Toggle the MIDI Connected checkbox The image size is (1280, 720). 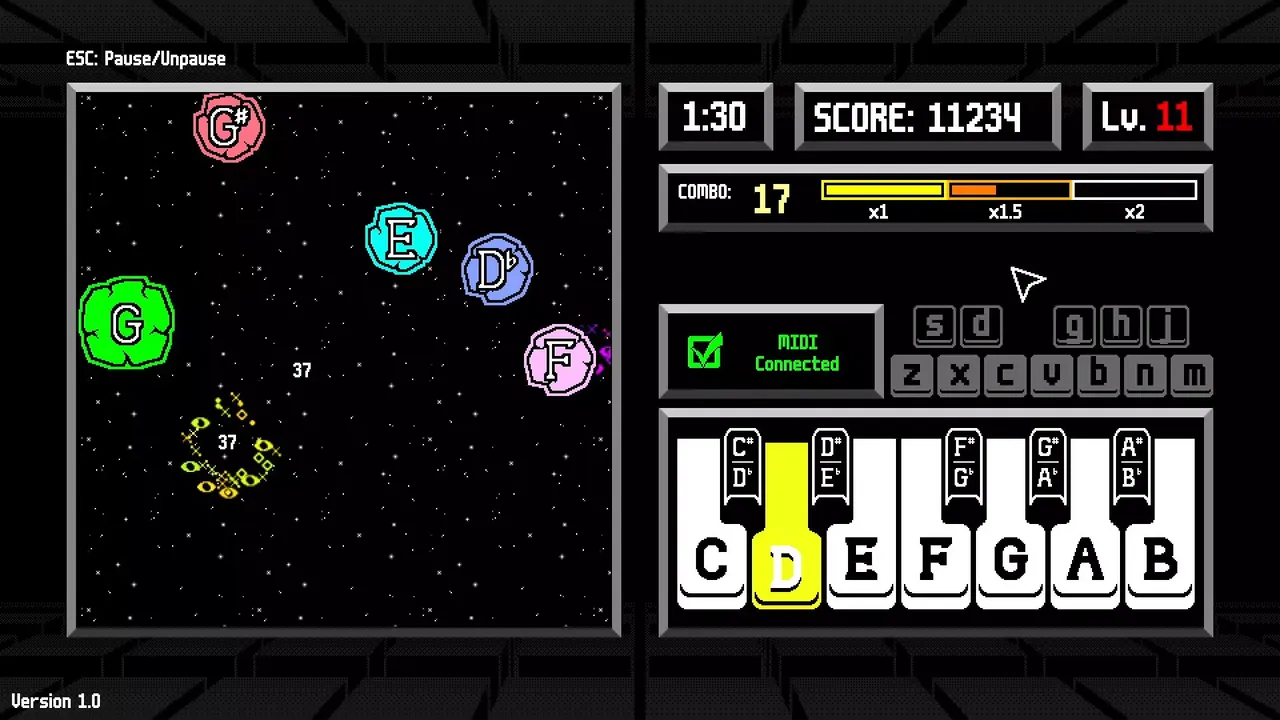click(705, 352)
